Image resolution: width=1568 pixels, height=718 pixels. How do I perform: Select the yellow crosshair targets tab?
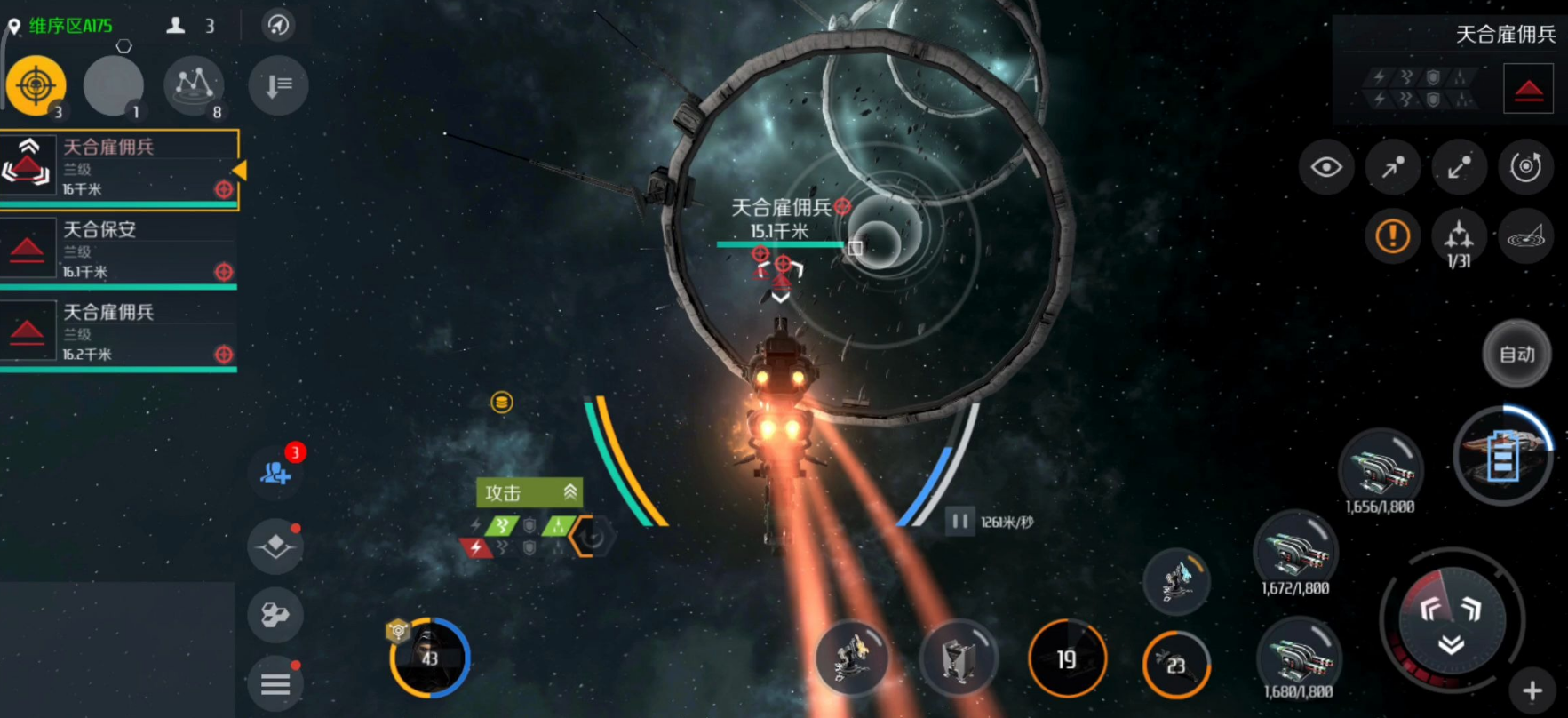36,85
